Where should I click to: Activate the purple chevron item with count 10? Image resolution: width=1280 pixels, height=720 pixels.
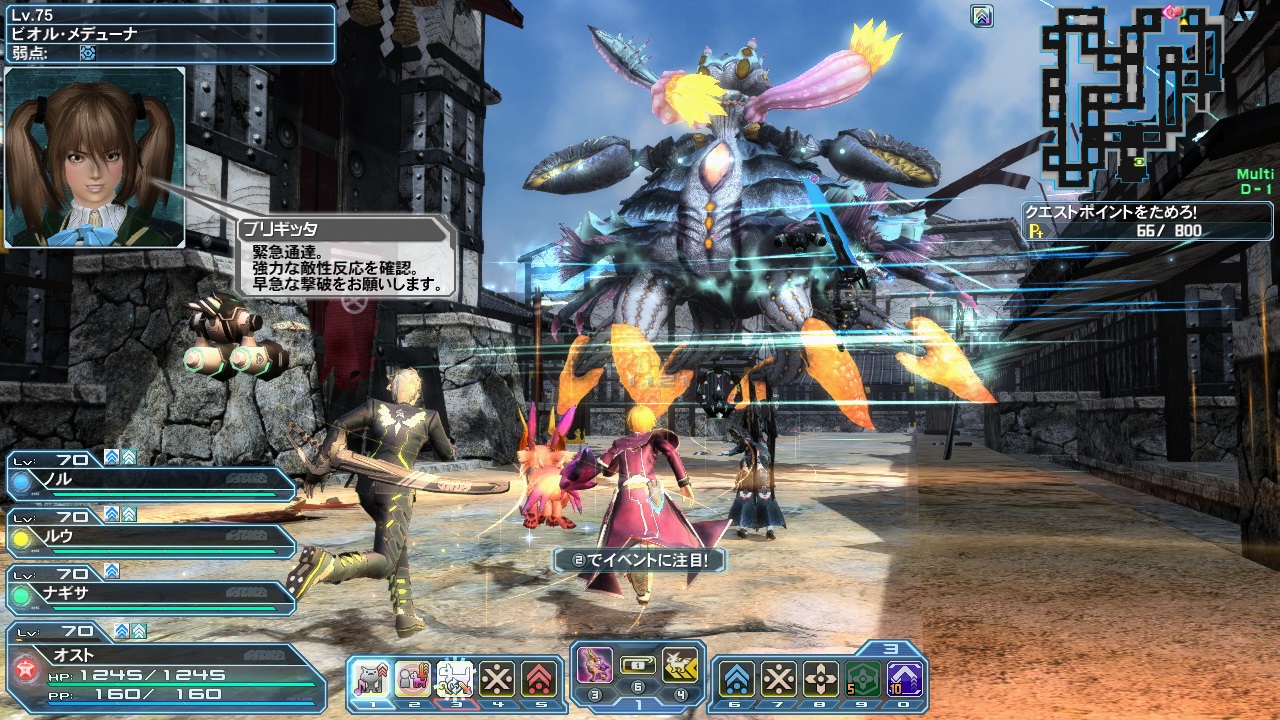(x=905, y=679)
